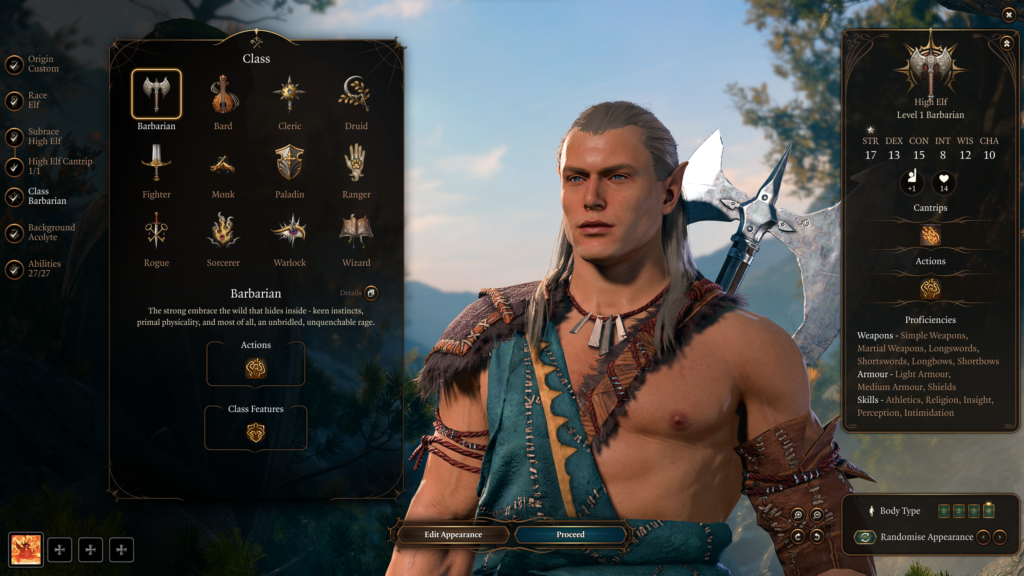Click the Proceed button

tap(570, 535)
